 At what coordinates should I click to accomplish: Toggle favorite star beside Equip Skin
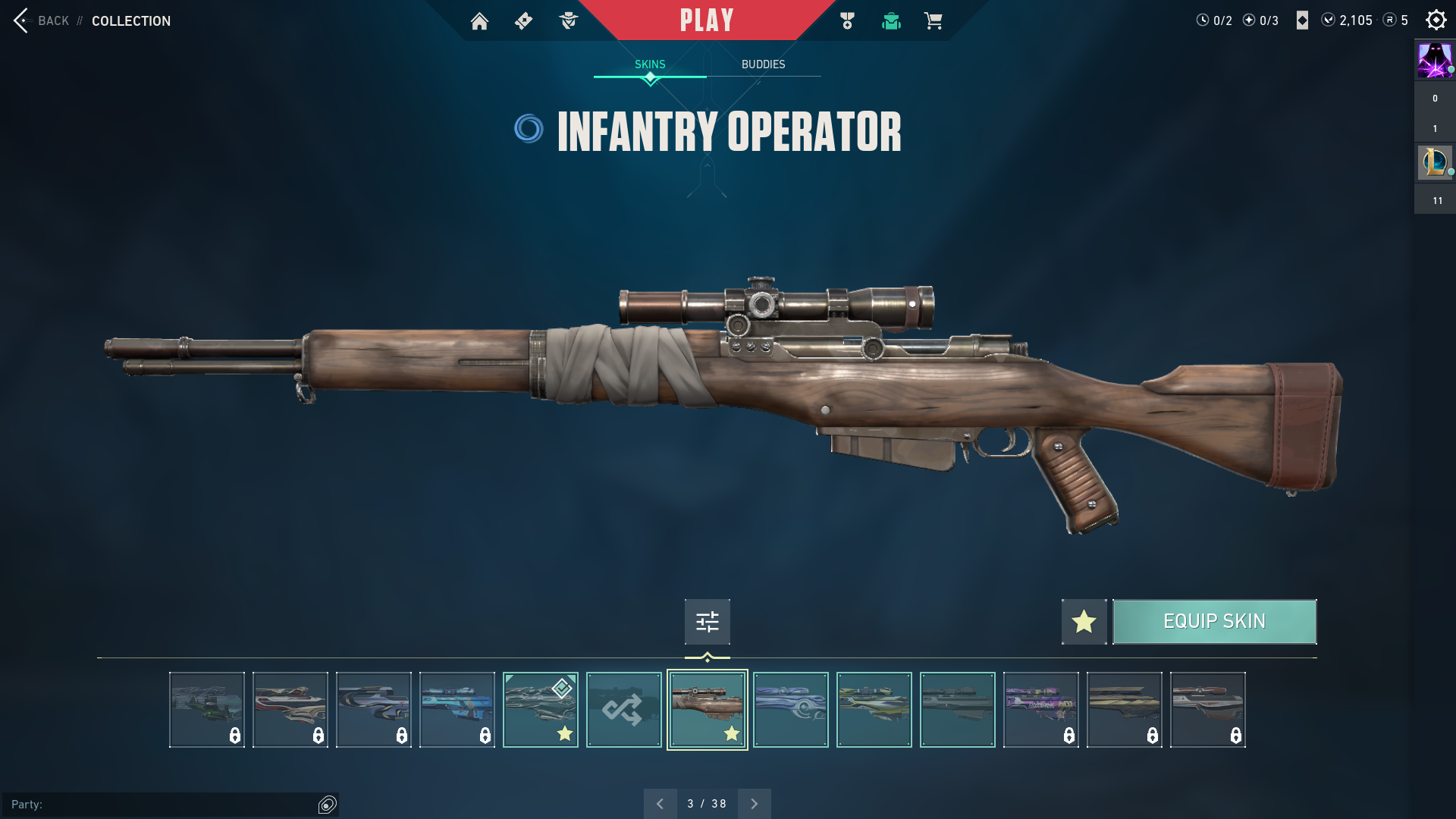(1084, 622)
